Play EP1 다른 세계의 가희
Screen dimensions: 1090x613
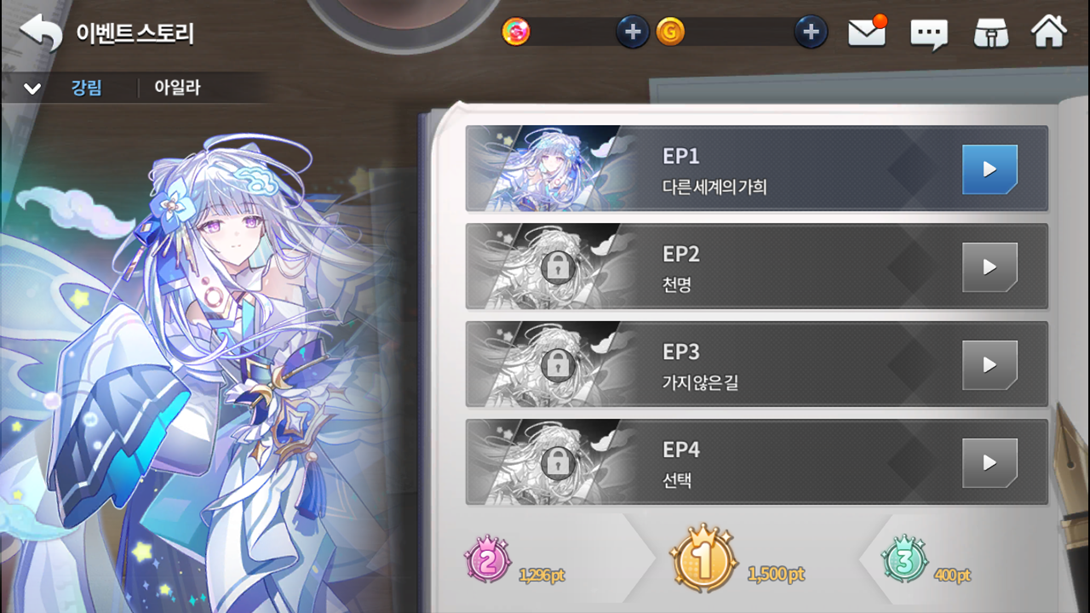click(989, 169)
